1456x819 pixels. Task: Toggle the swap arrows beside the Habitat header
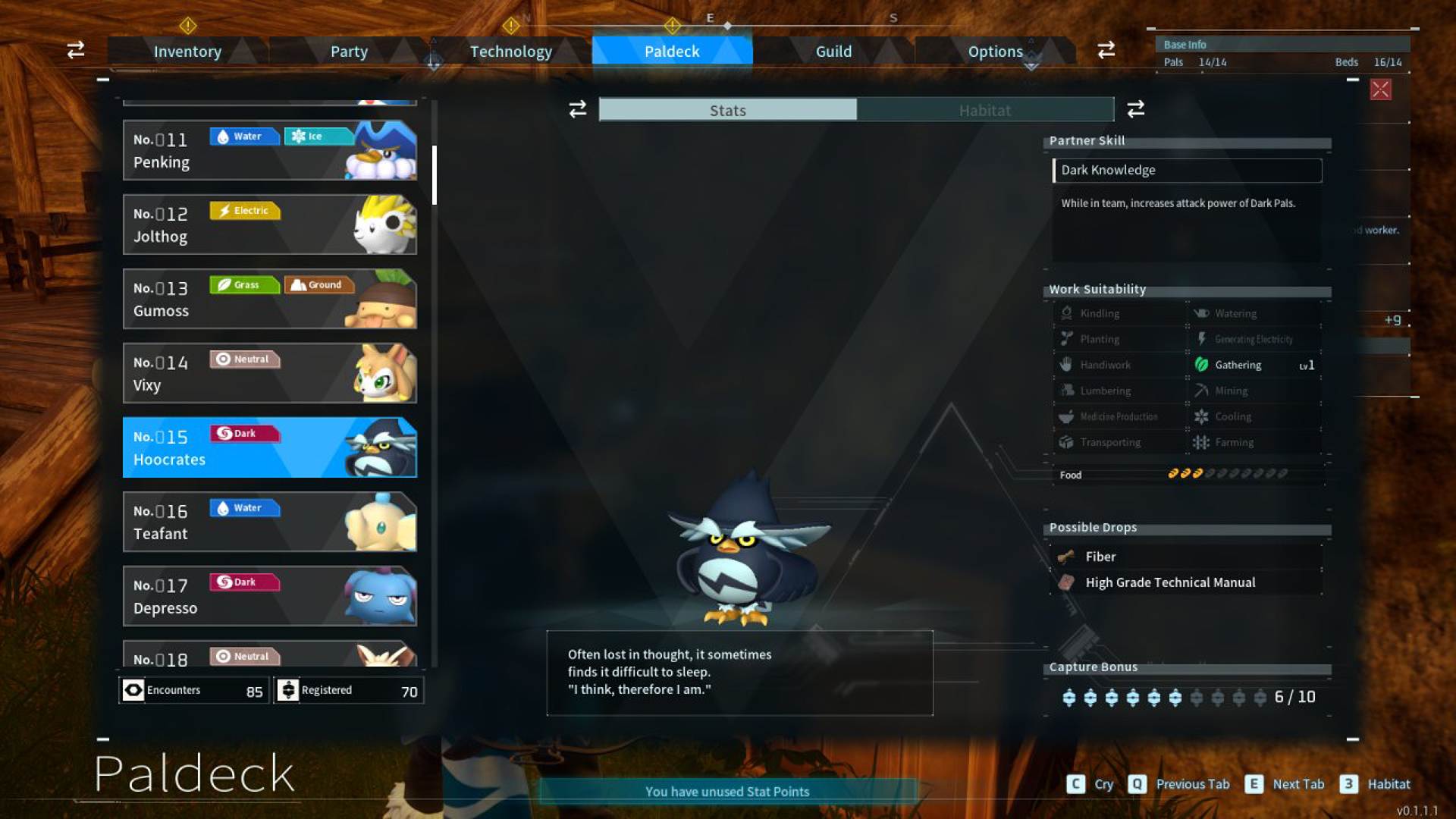1134,109
